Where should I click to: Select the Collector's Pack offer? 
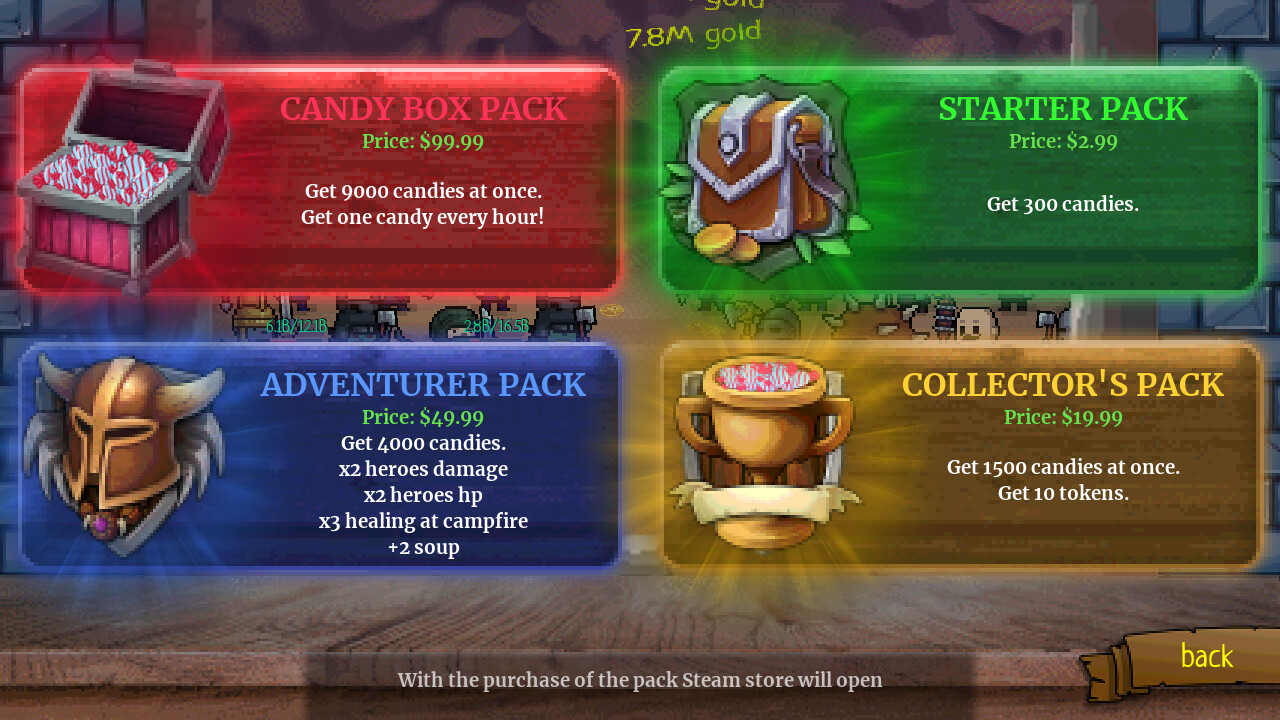point(960,455)
